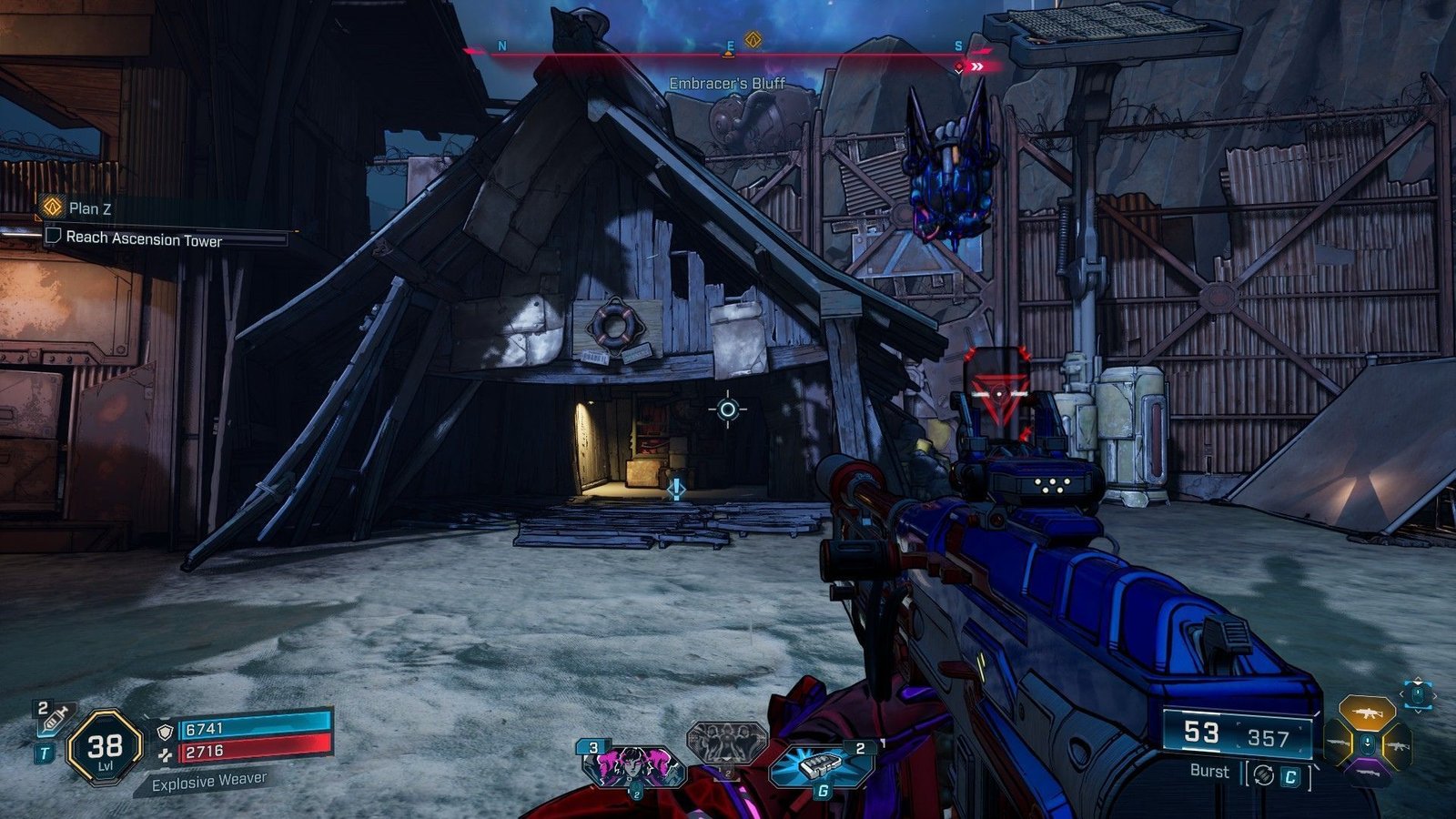This screenshot has width=1456, height=819.
Task: Select the orange top weapon slot
Action: pos(1366,713)
